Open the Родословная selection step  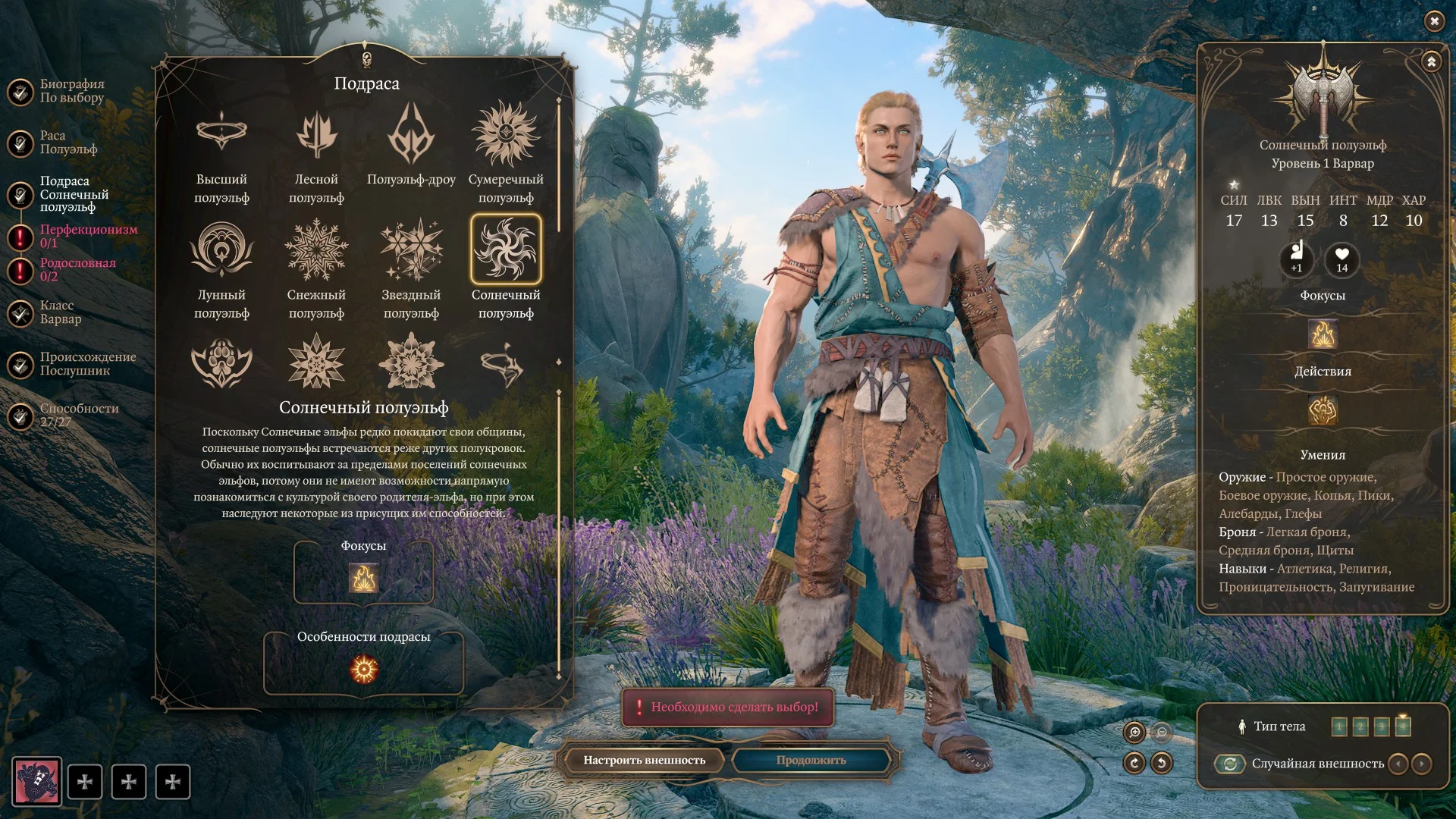pos(77,269)
